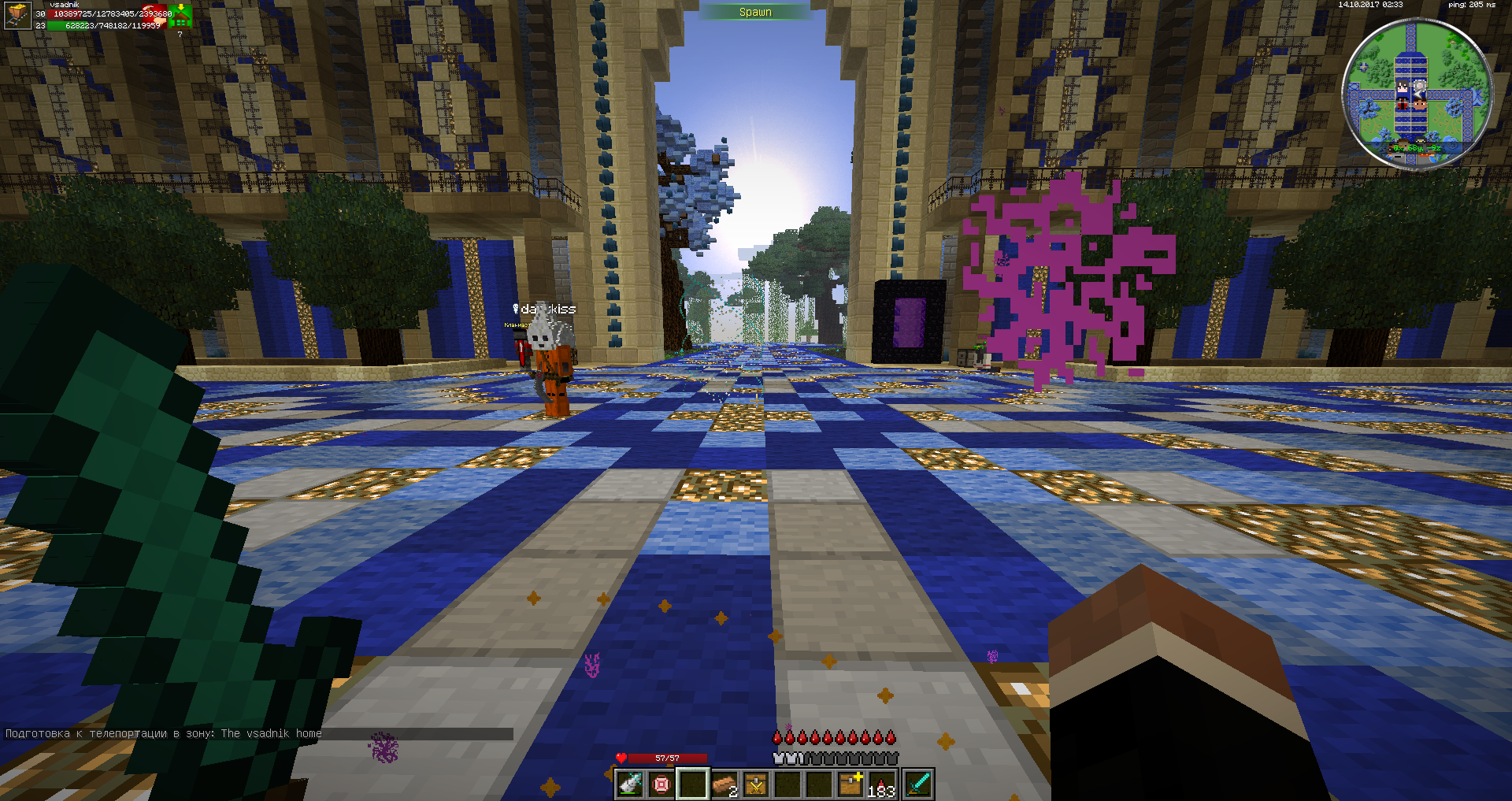The height and width of the screenshot is (801, 1512).
Task: Select the diamond sword slot
Action: [x=918, y=784]
